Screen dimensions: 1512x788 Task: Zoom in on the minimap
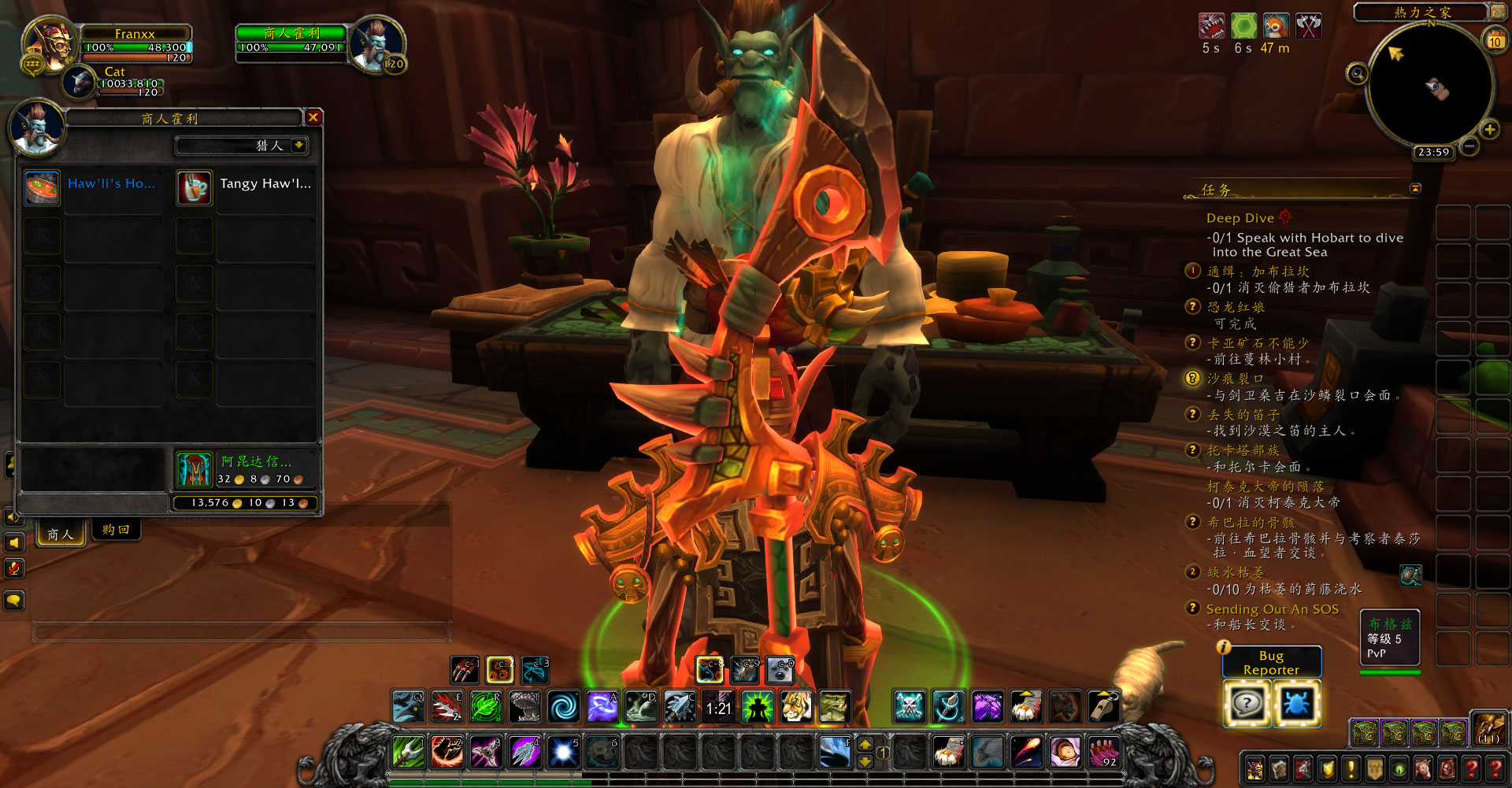click(1489, 130)
